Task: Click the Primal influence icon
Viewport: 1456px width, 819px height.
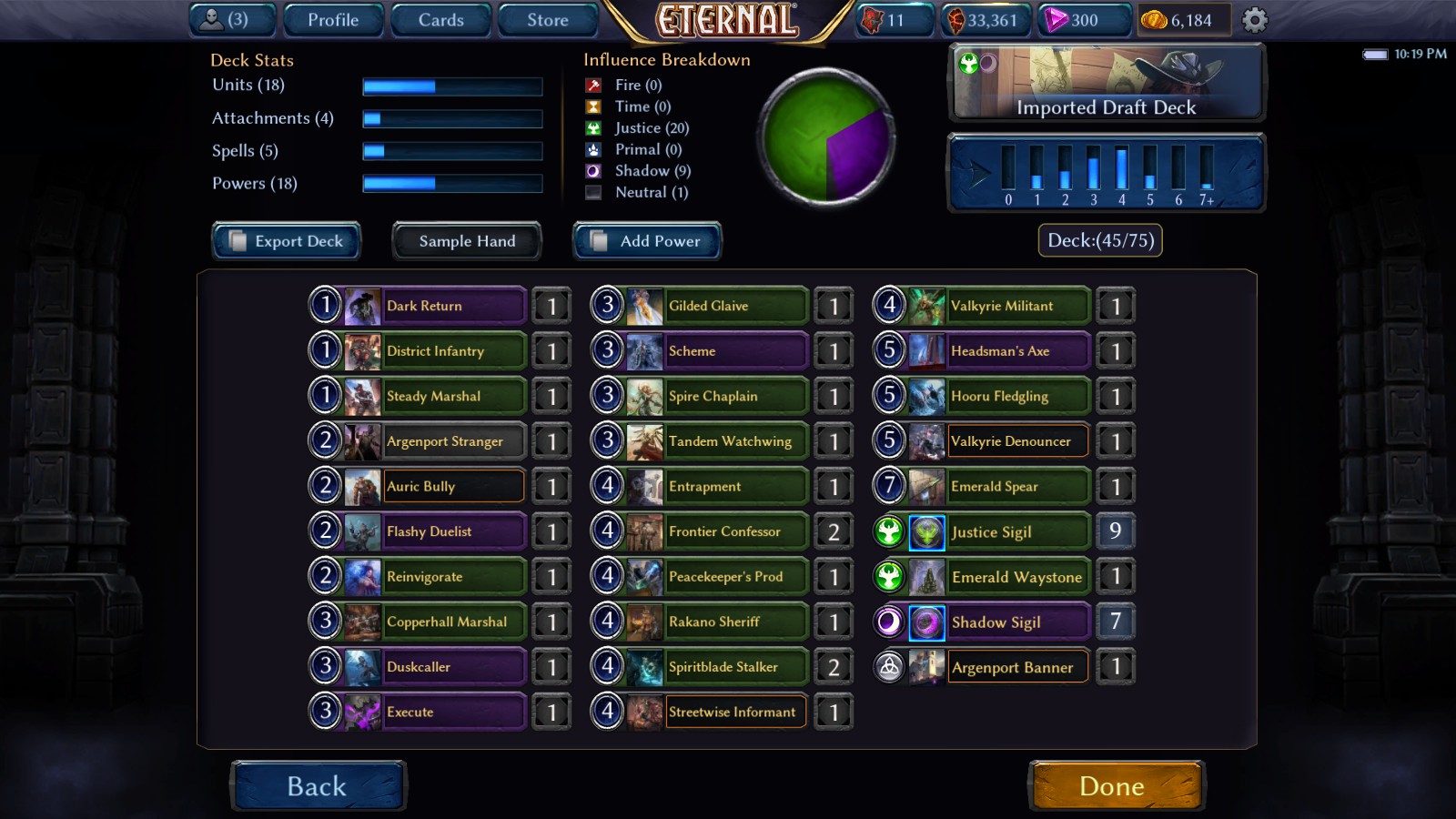Action: [x=593, y=149]
